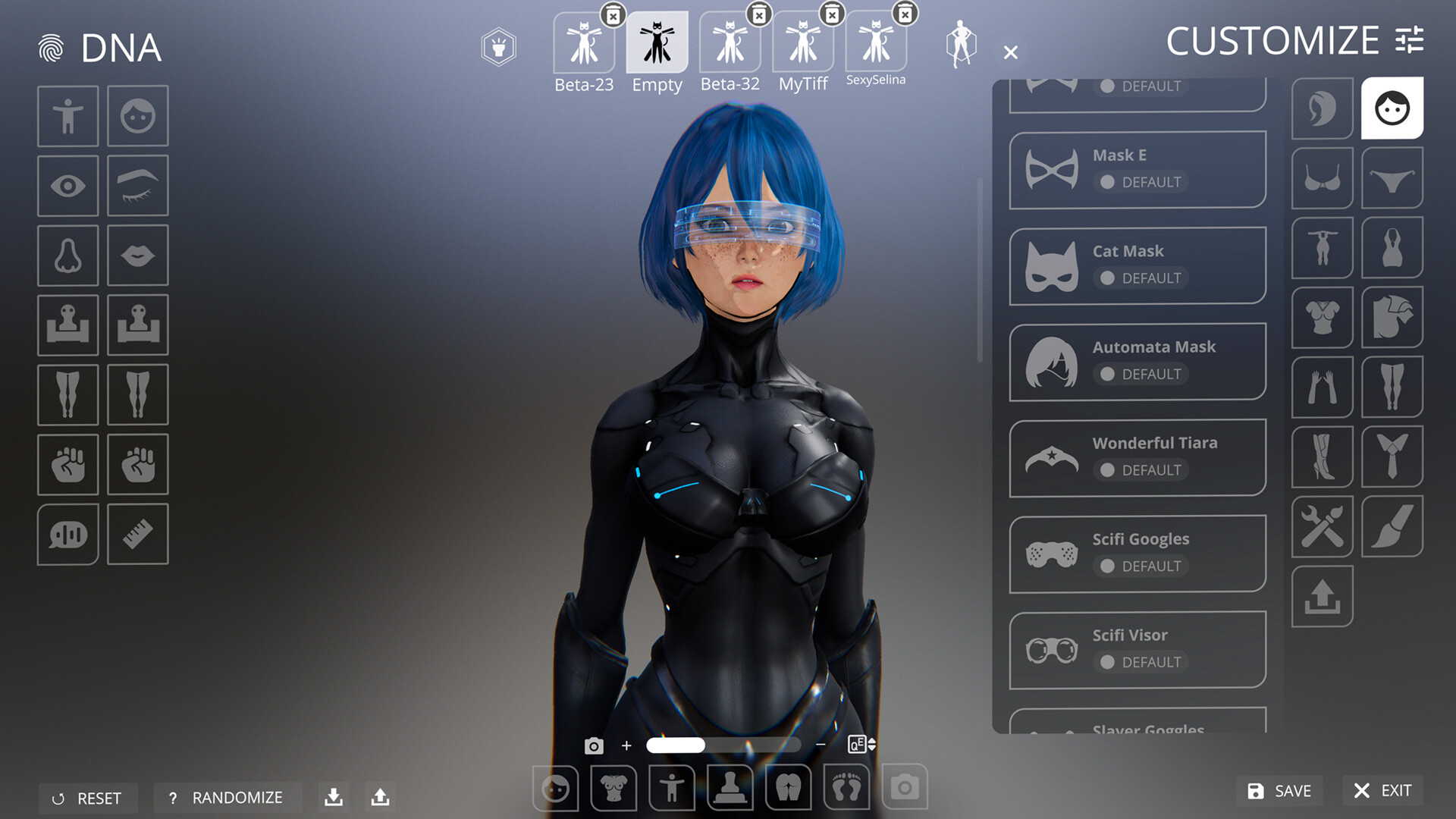Open the eyes editor in the DNA panel
The height and width of the screenshot is (819, 1456).
point(67,186)
